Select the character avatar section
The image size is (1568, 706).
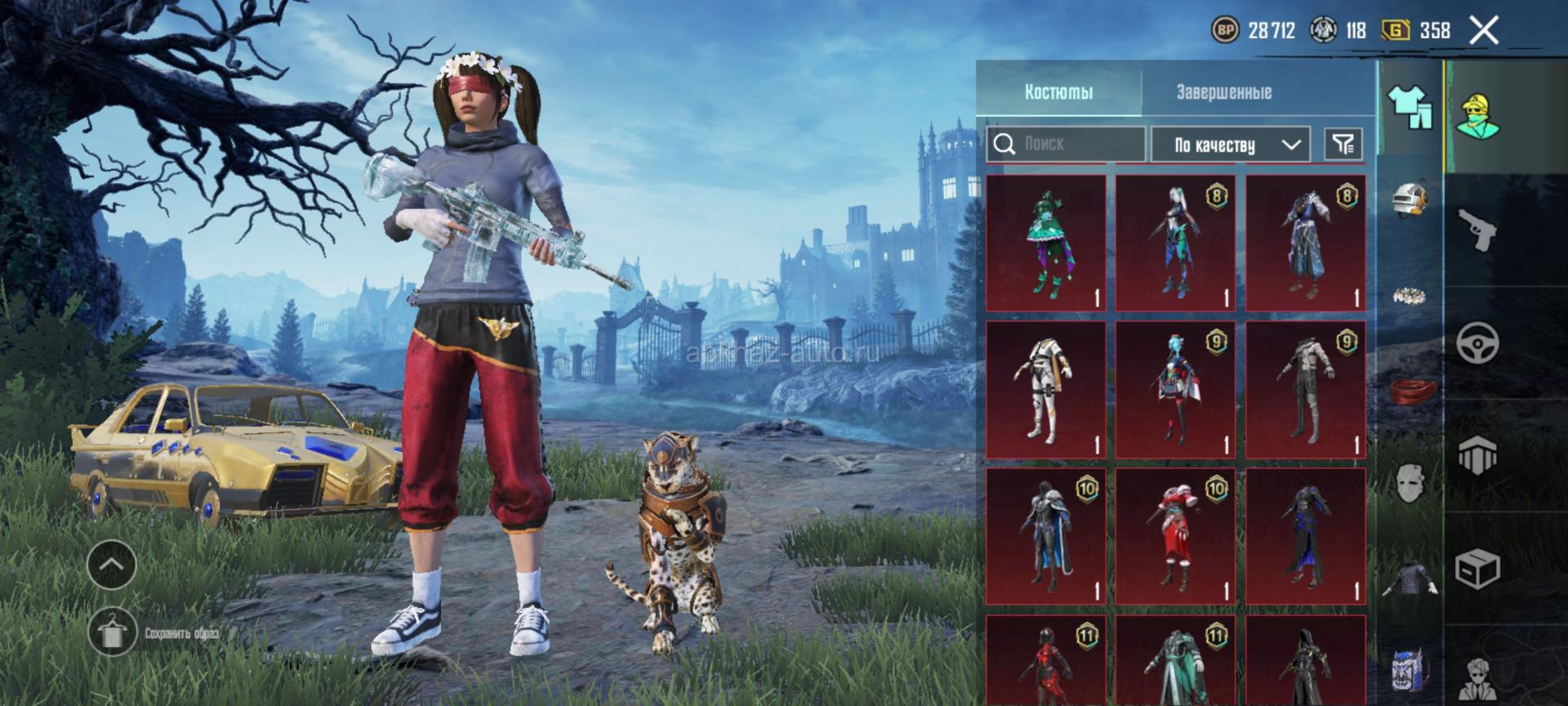[x=1477, y=115]
